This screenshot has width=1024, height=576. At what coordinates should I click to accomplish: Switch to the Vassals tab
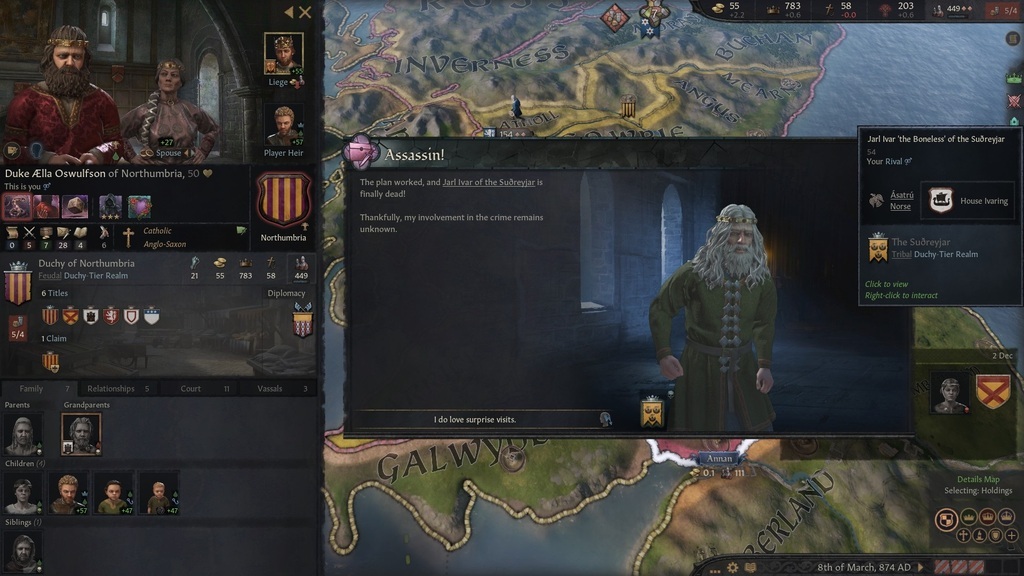[270, 388]
